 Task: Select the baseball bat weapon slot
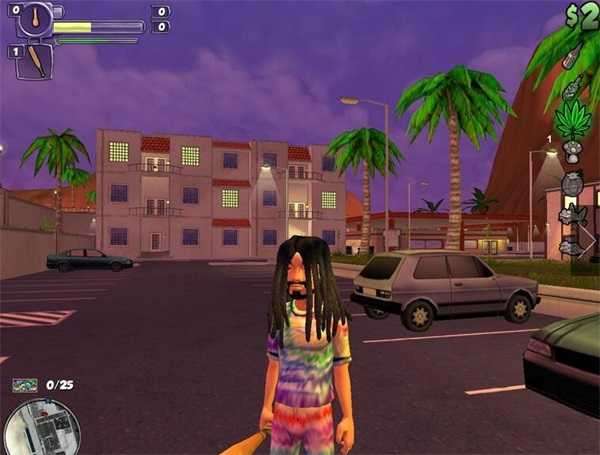pos(34,61)
